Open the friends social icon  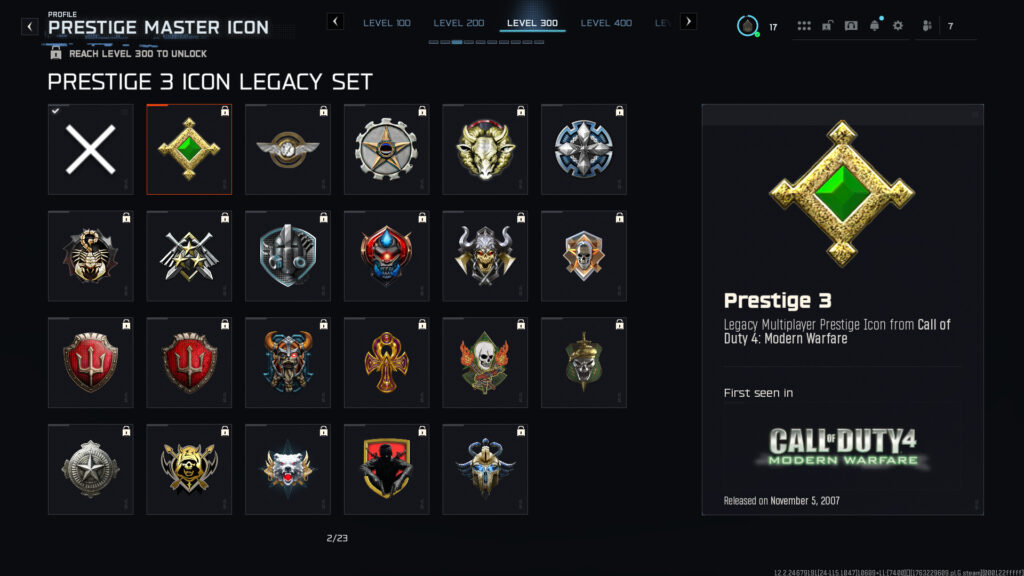point(927,26)
